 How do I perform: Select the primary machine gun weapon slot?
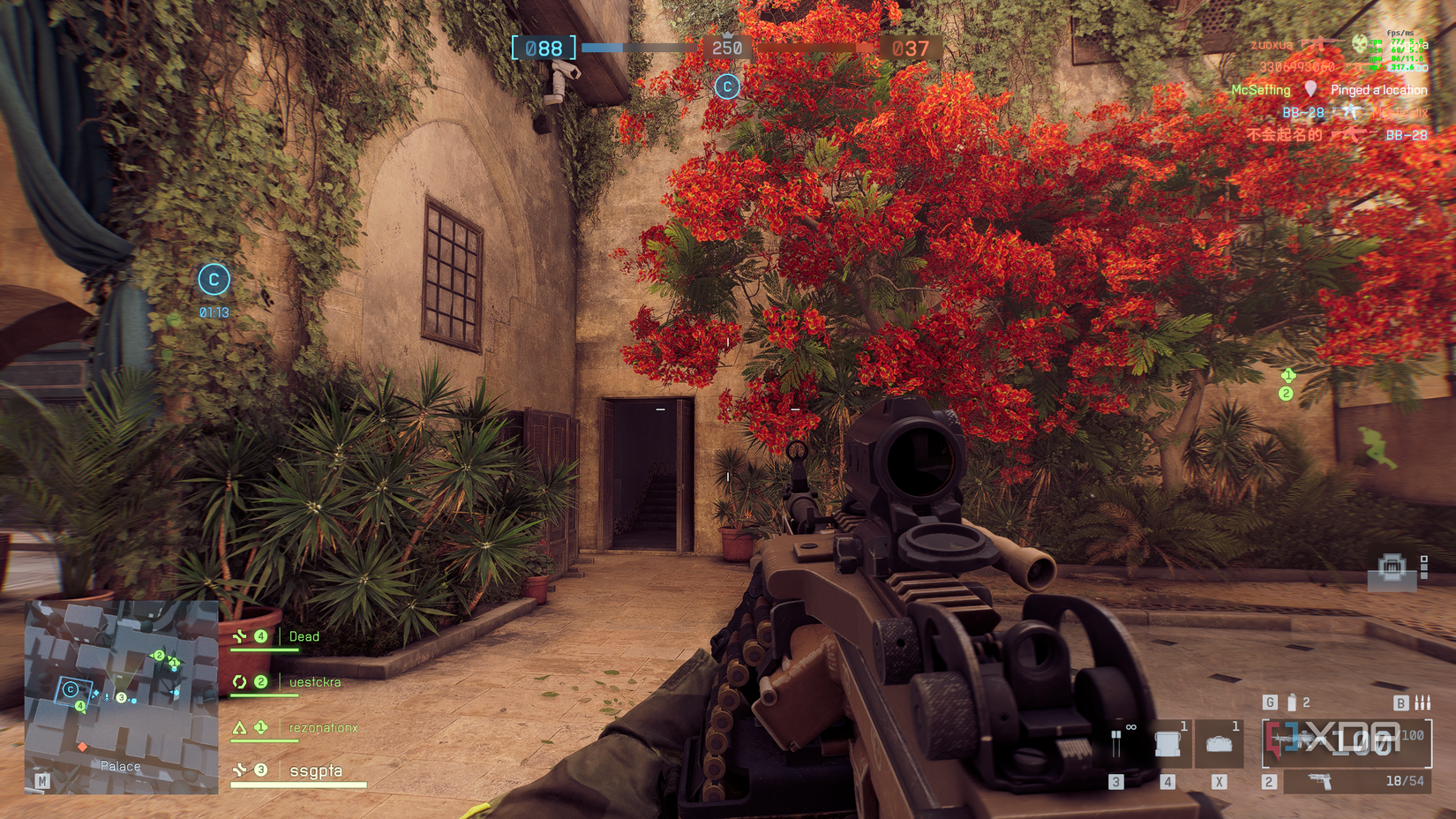(1346, 741)
